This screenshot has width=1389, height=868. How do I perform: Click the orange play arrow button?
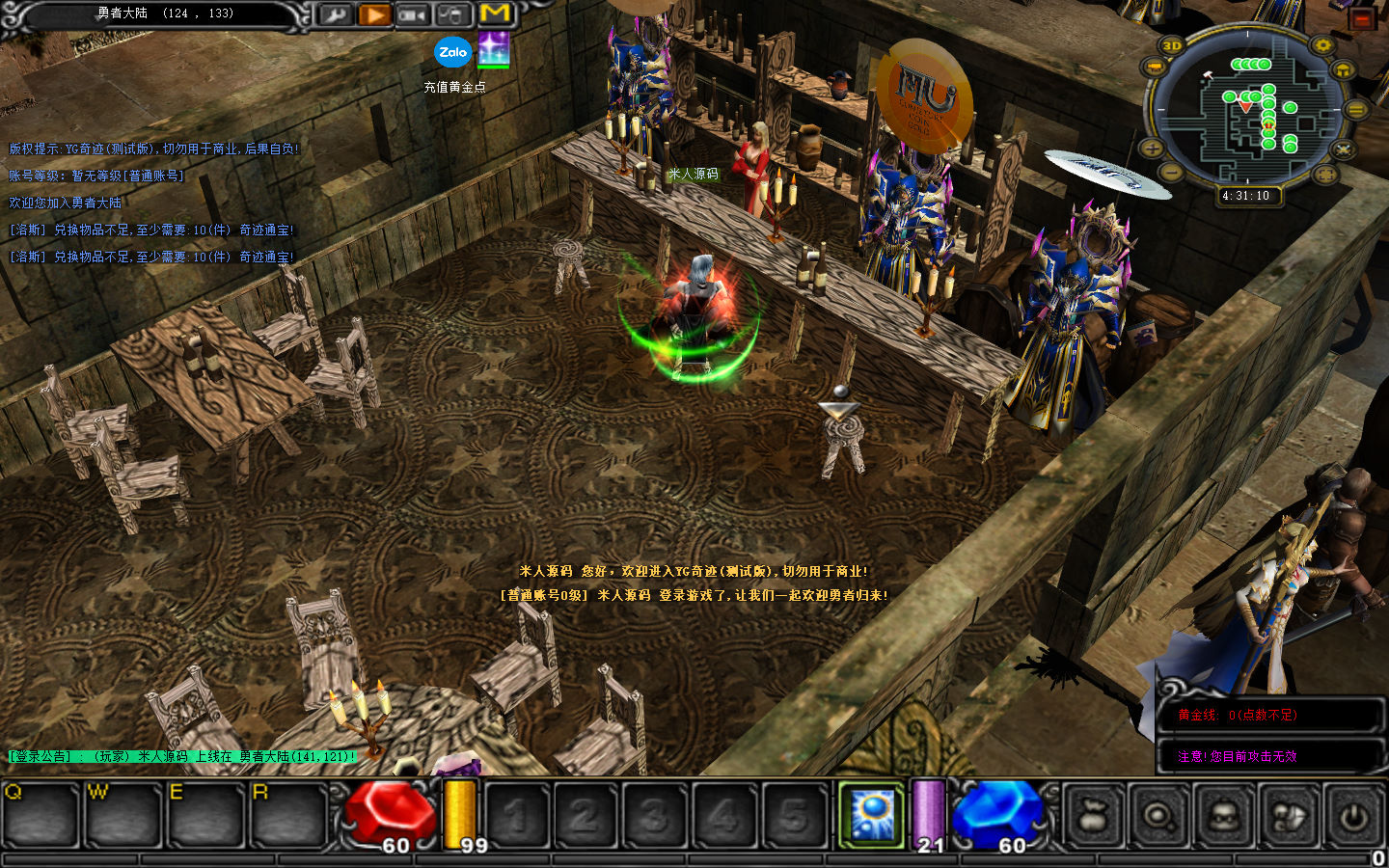[374, 14]
